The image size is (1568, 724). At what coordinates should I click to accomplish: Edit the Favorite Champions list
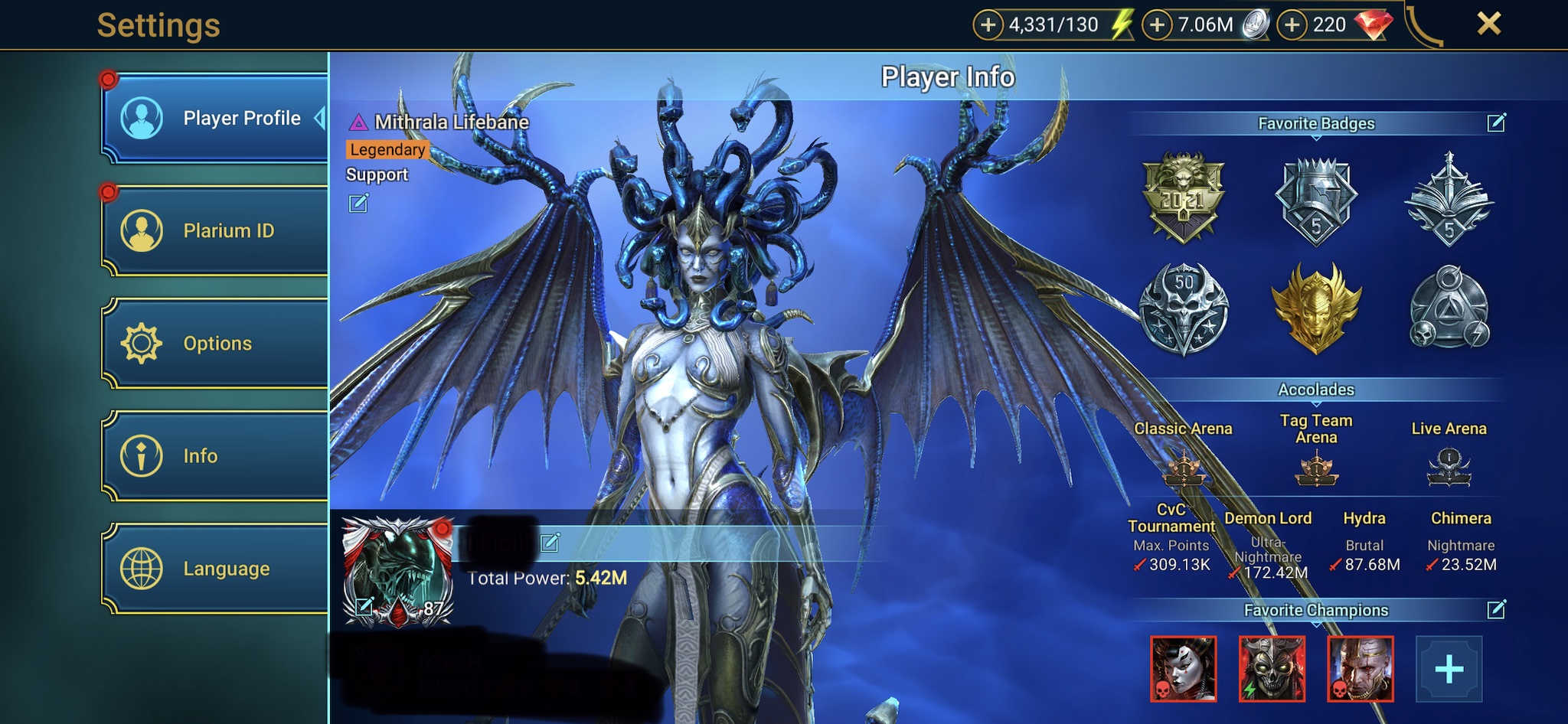pyautogui.click(x=1496, y=610)
